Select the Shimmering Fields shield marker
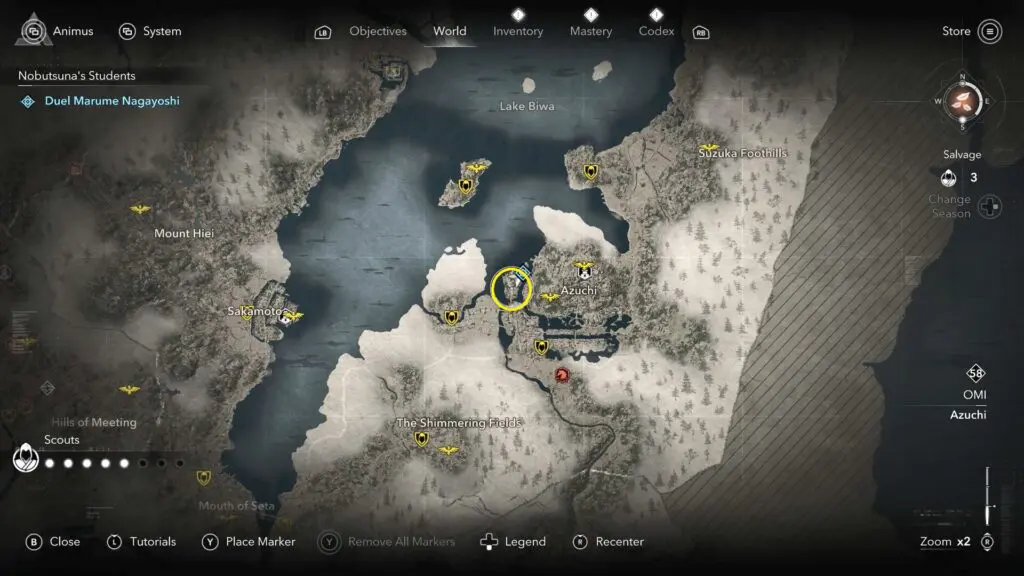Screen dimensions: 1024x576 point(421,438)
